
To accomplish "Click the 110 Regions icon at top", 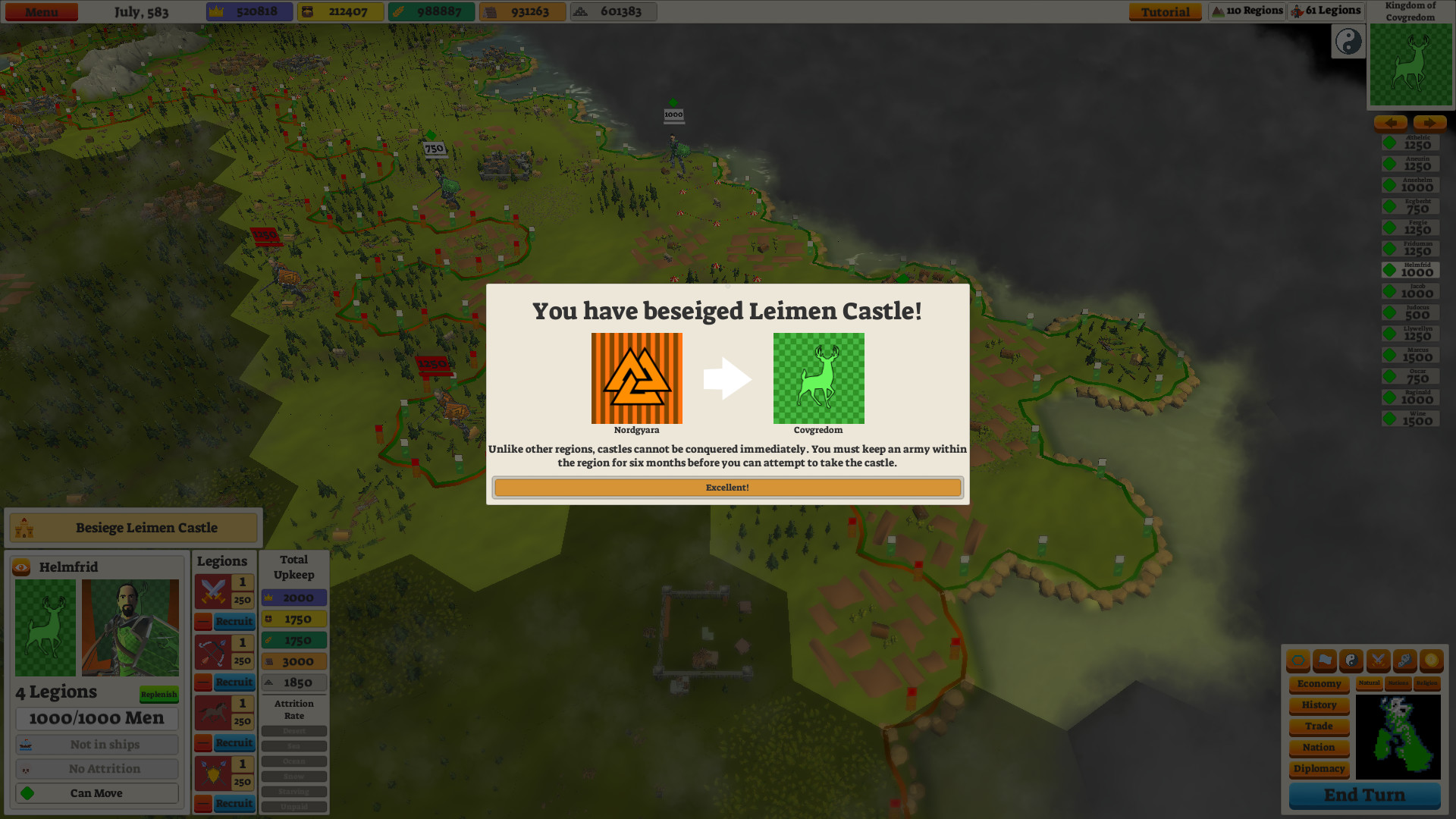I will [x=1218, y=11].
